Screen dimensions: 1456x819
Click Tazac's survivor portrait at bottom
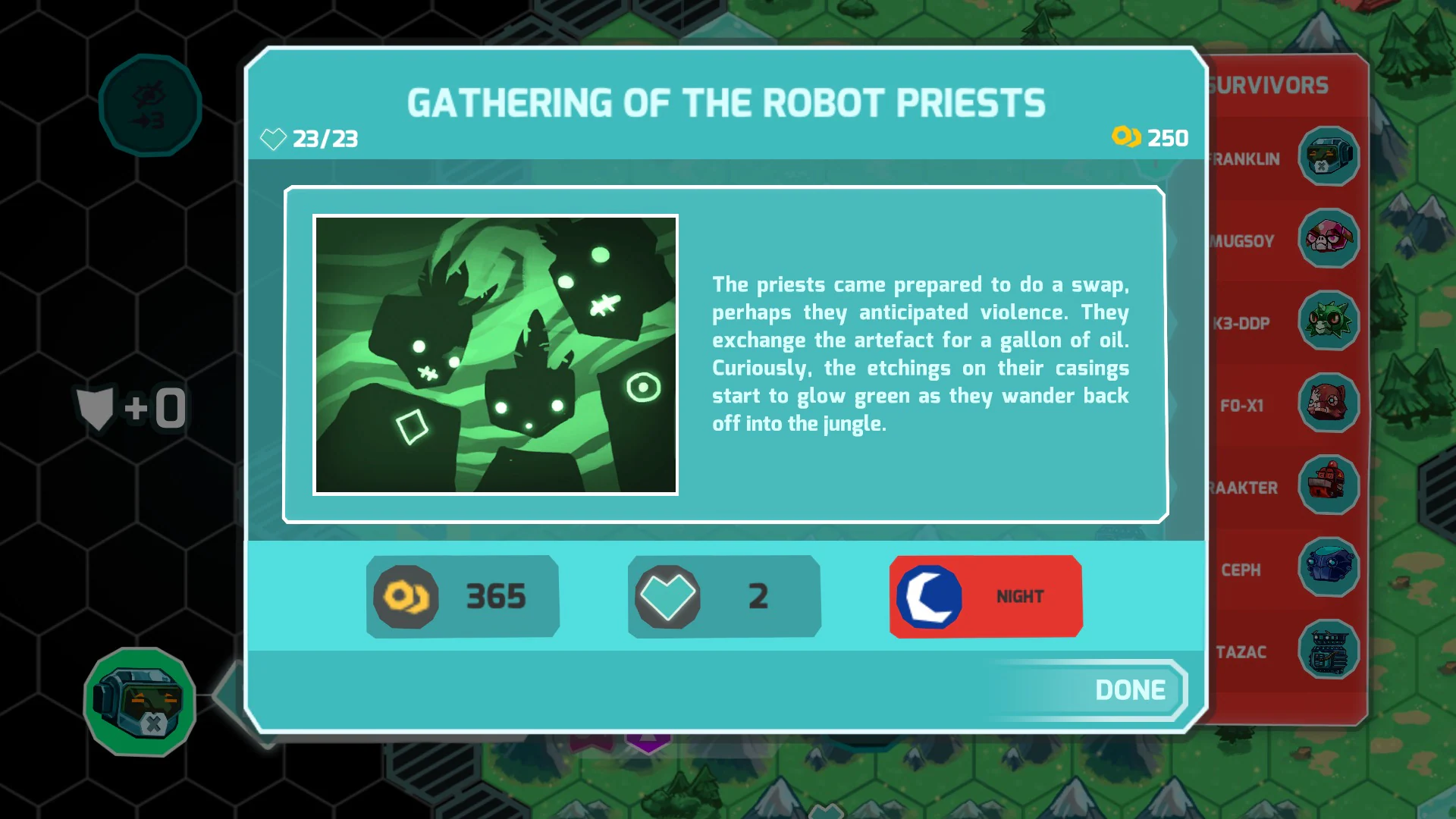tap(1329, 651)
